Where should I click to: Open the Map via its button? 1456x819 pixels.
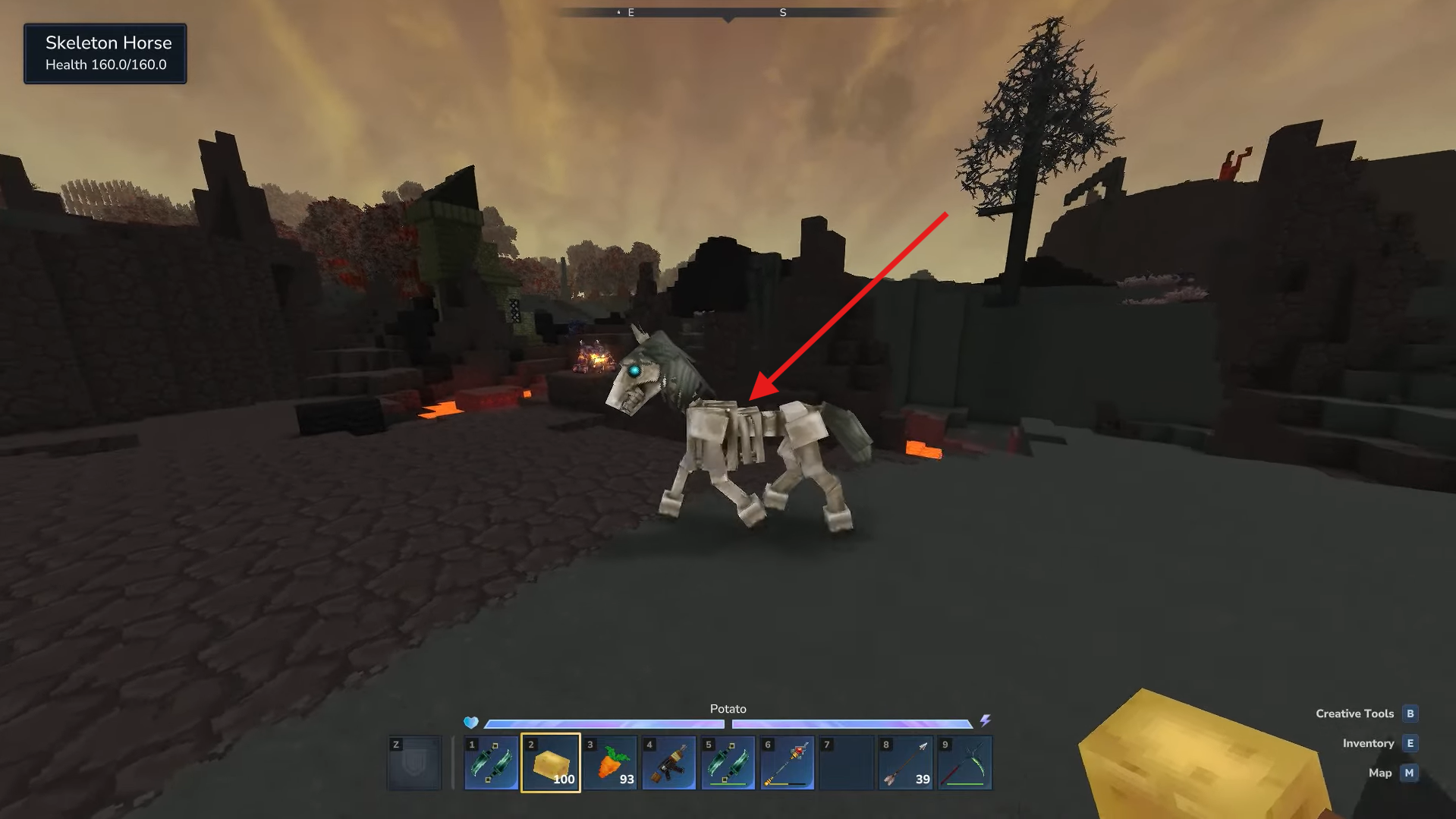pos(1379,773)
